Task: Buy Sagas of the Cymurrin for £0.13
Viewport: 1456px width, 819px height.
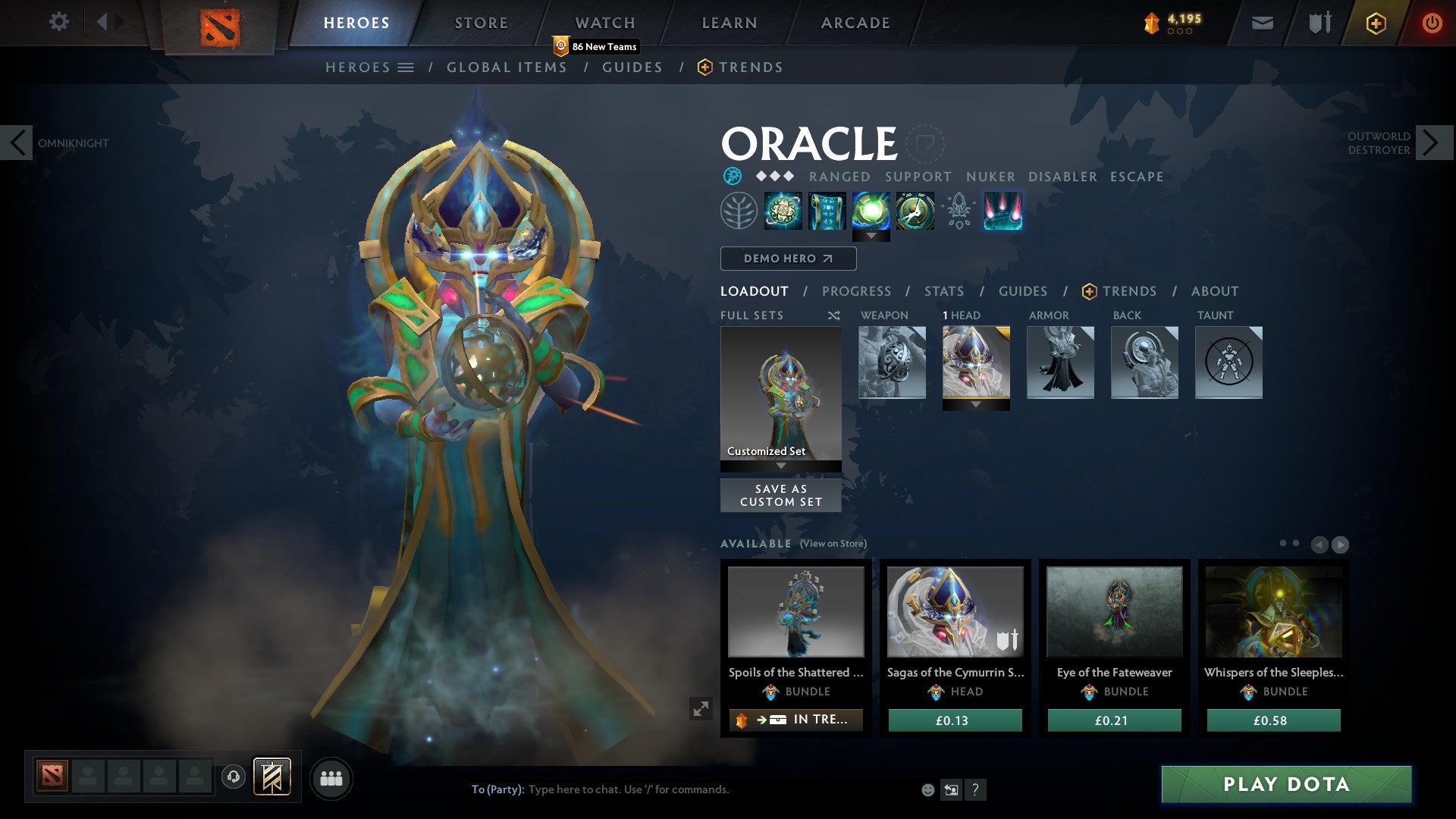Action: (x=955, y=720)
